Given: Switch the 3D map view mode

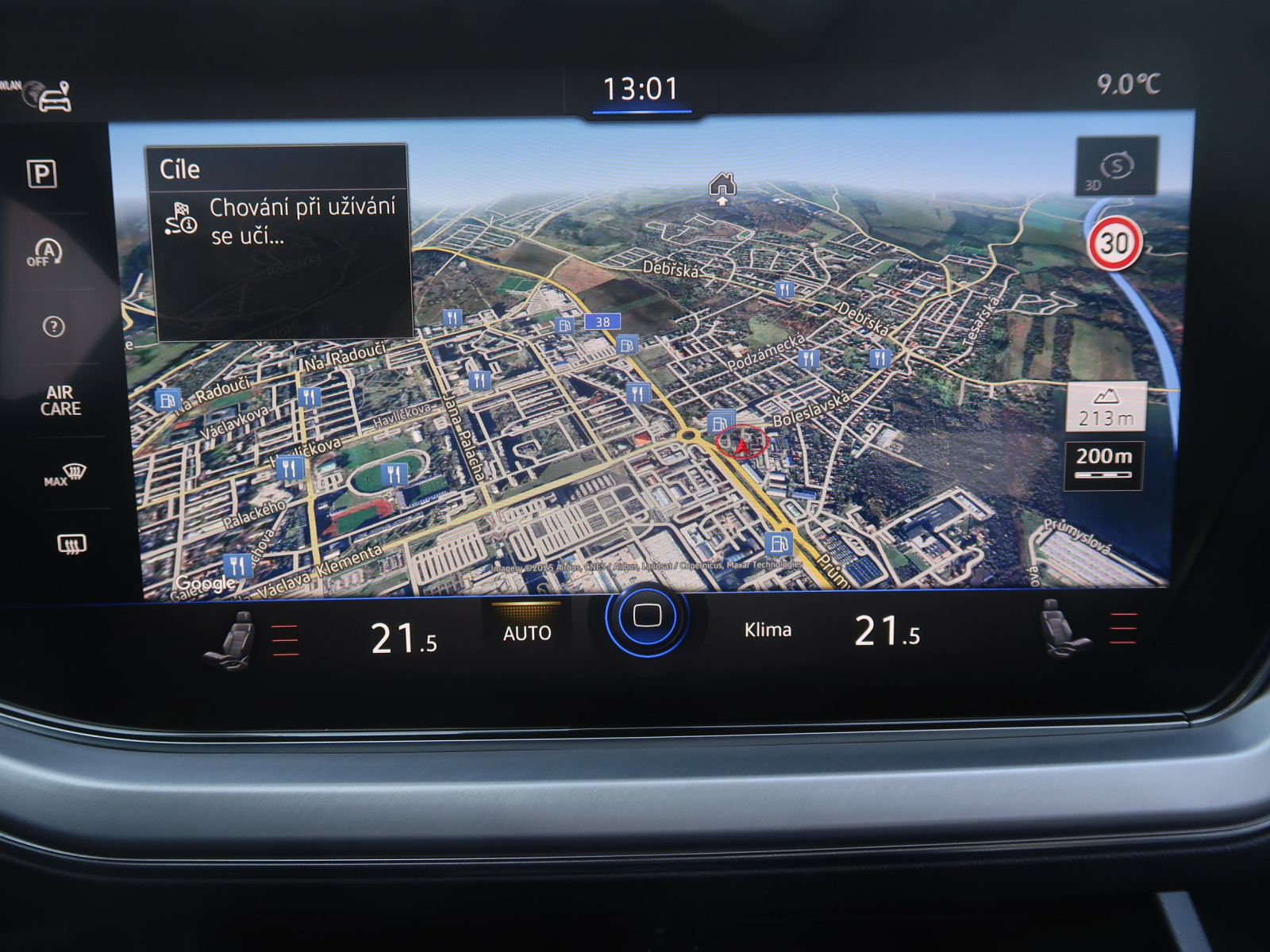Looking at the screenshot, I should pyautogui.click(x=1116, y=167).
